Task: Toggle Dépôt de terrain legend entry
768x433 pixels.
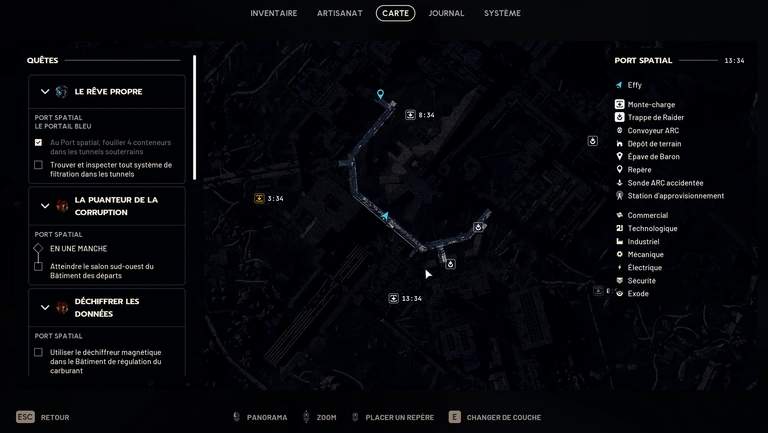Action: pos(654,143)
